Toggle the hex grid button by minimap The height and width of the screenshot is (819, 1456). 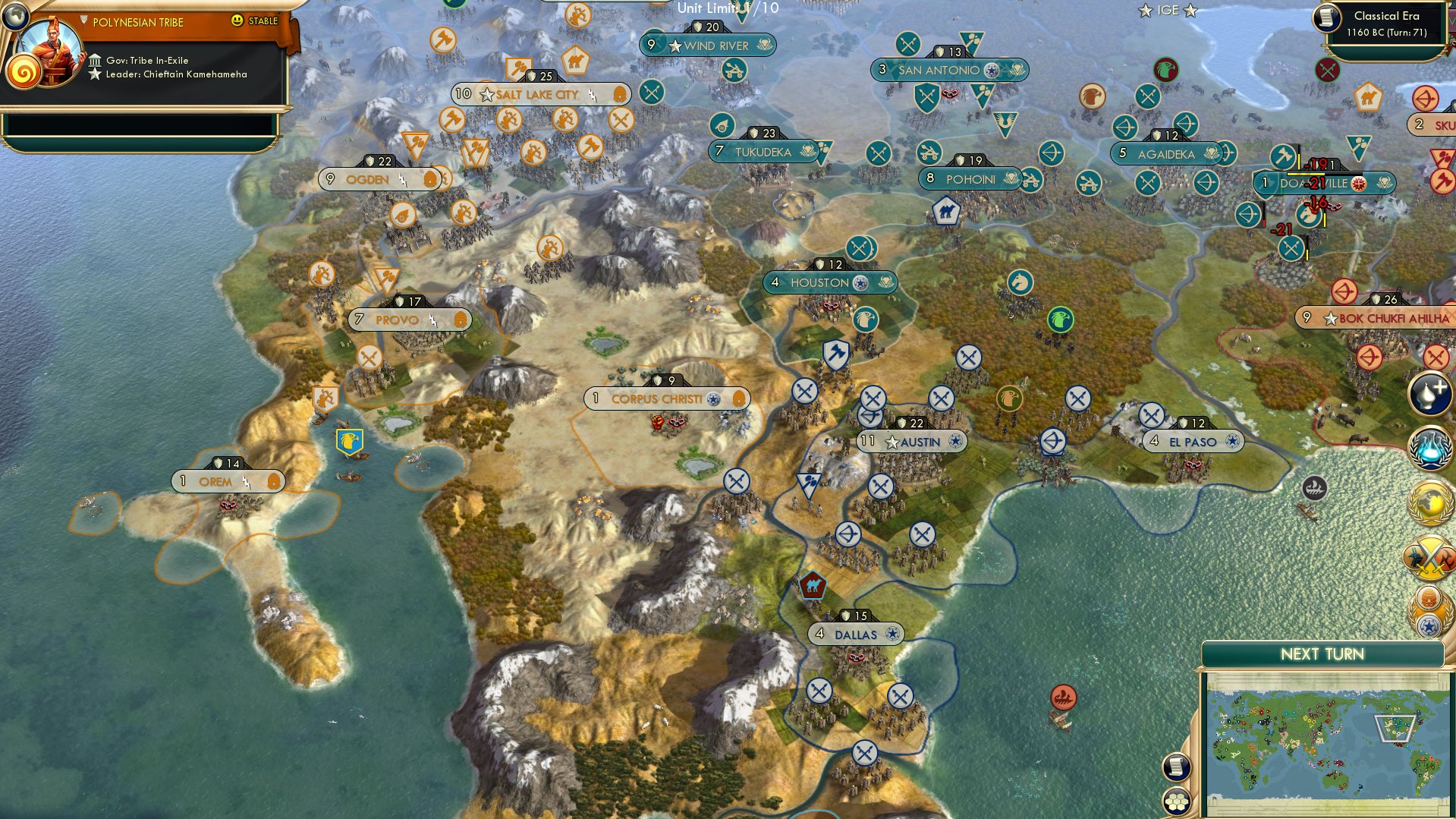click(1176, 801)
